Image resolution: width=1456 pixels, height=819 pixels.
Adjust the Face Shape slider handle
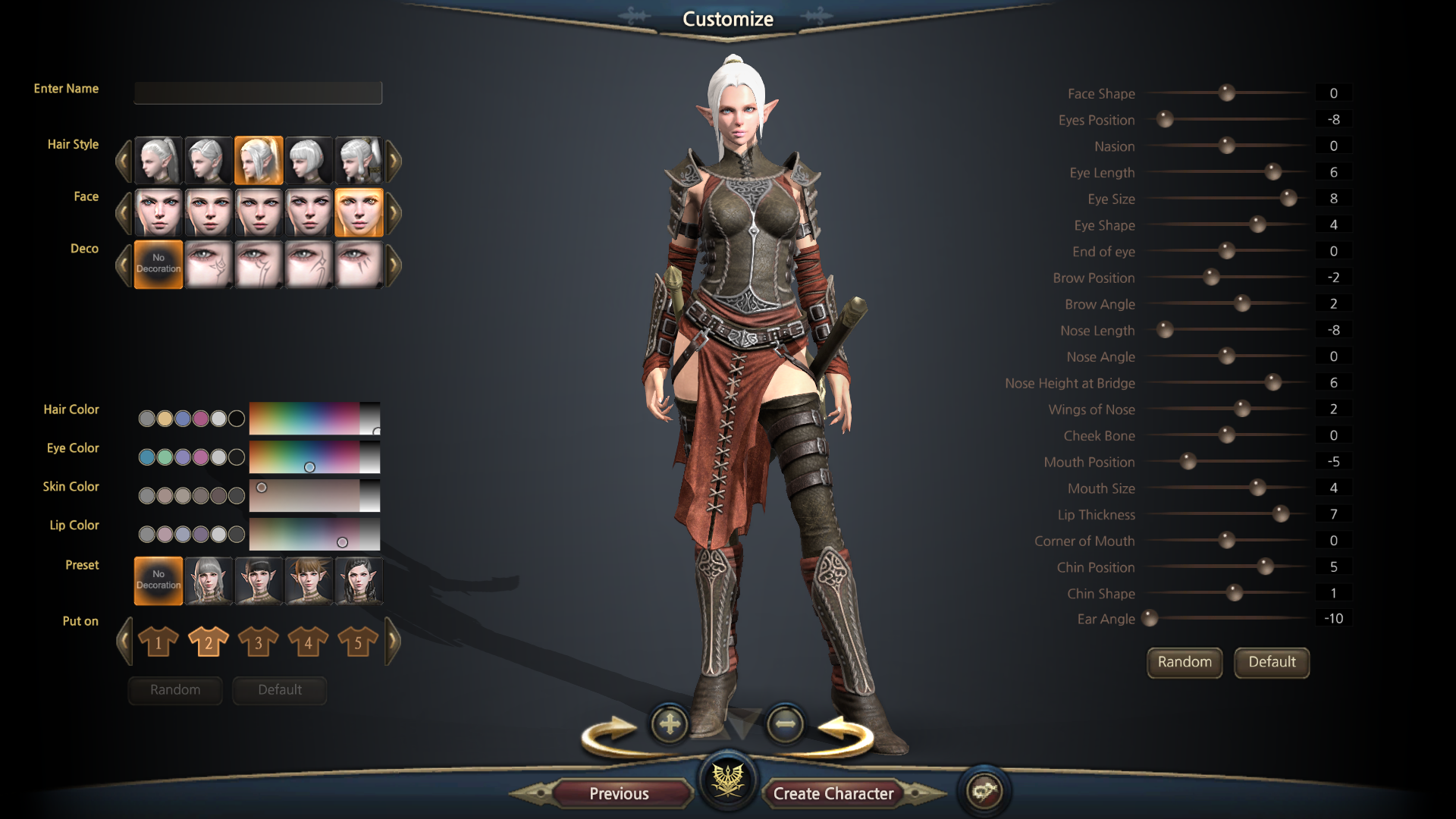pos(1226,93)
